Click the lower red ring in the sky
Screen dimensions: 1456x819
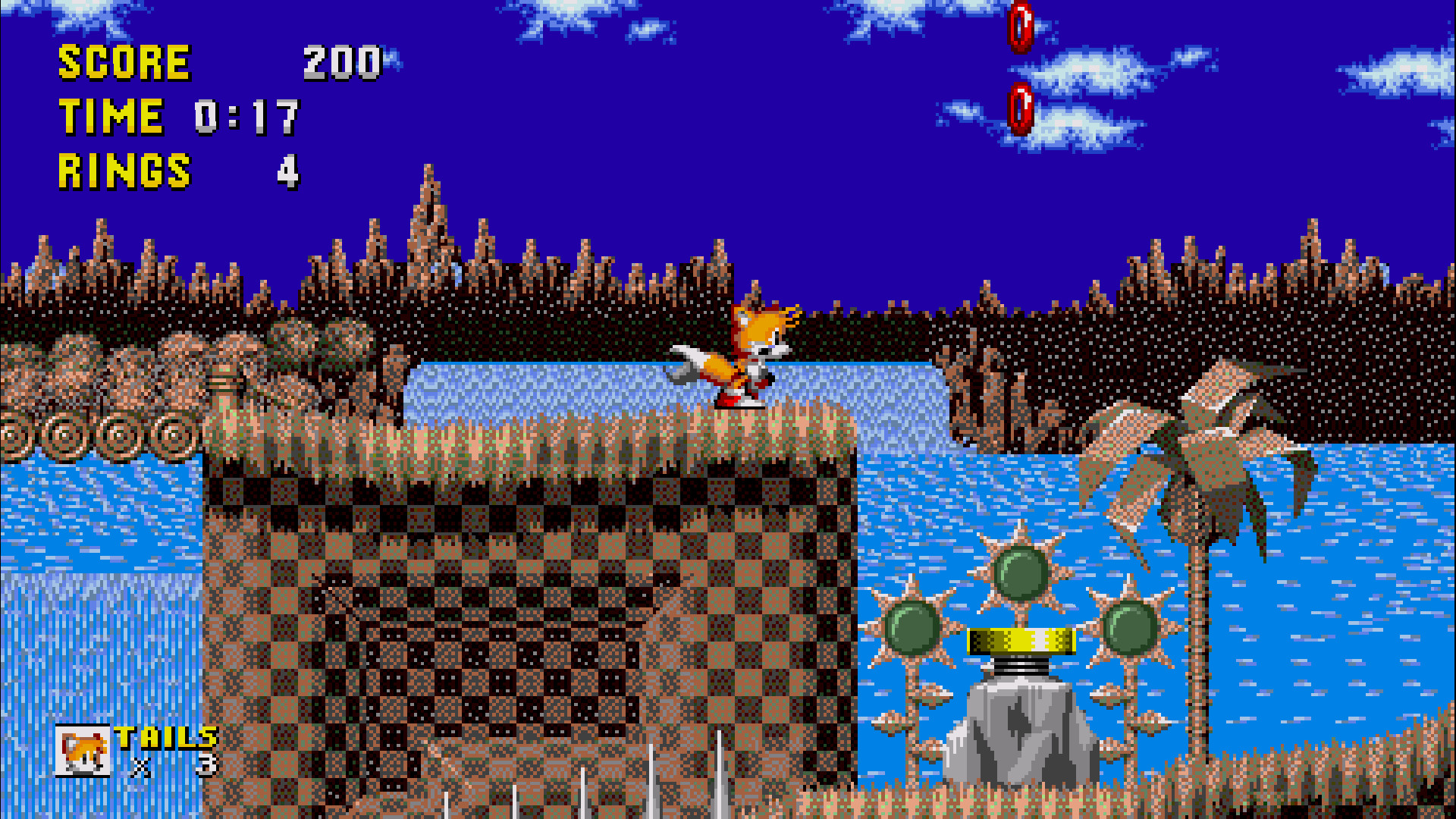(1020, 110)
